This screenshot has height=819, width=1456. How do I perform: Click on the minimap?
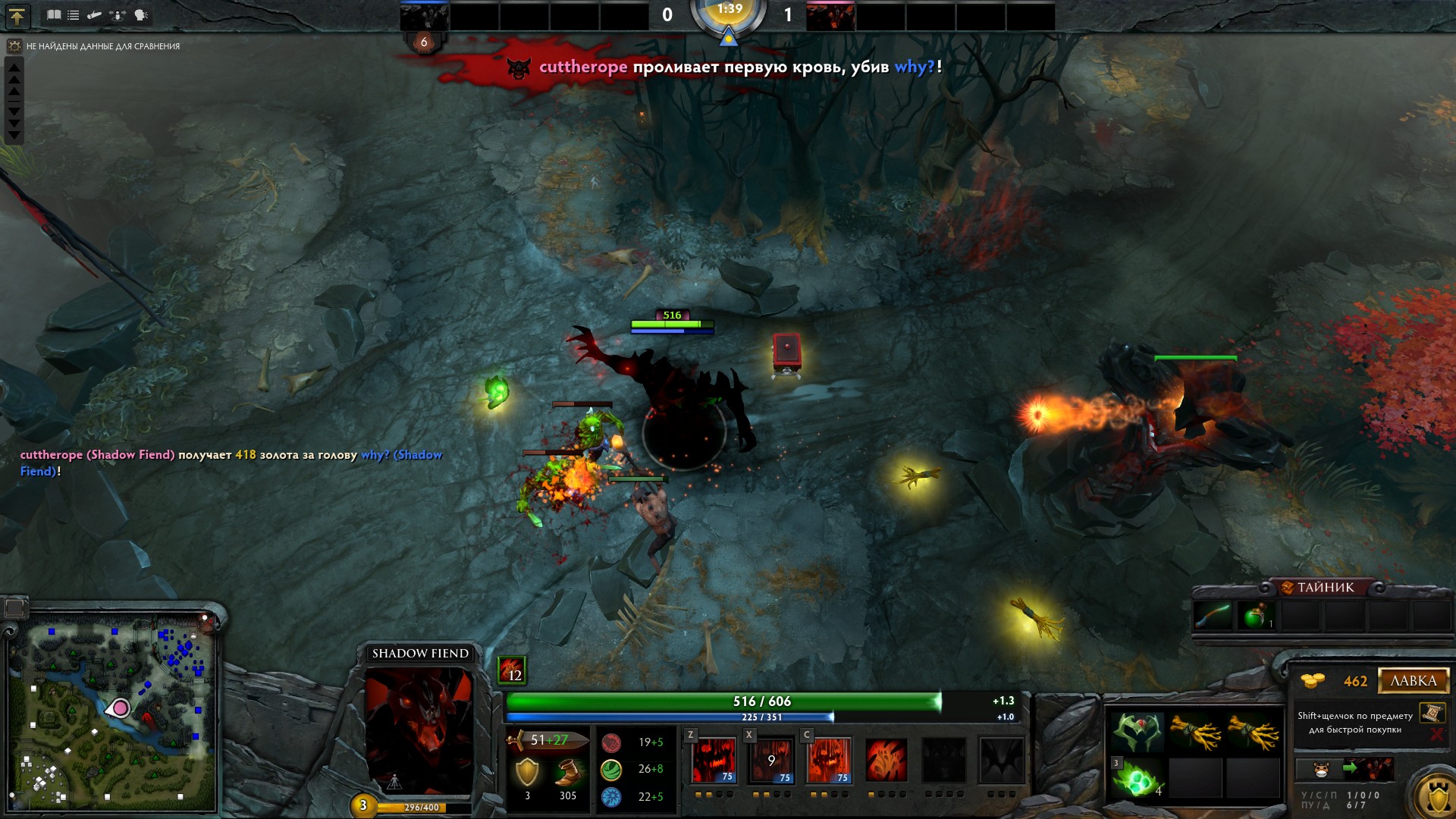coord(114,713)
